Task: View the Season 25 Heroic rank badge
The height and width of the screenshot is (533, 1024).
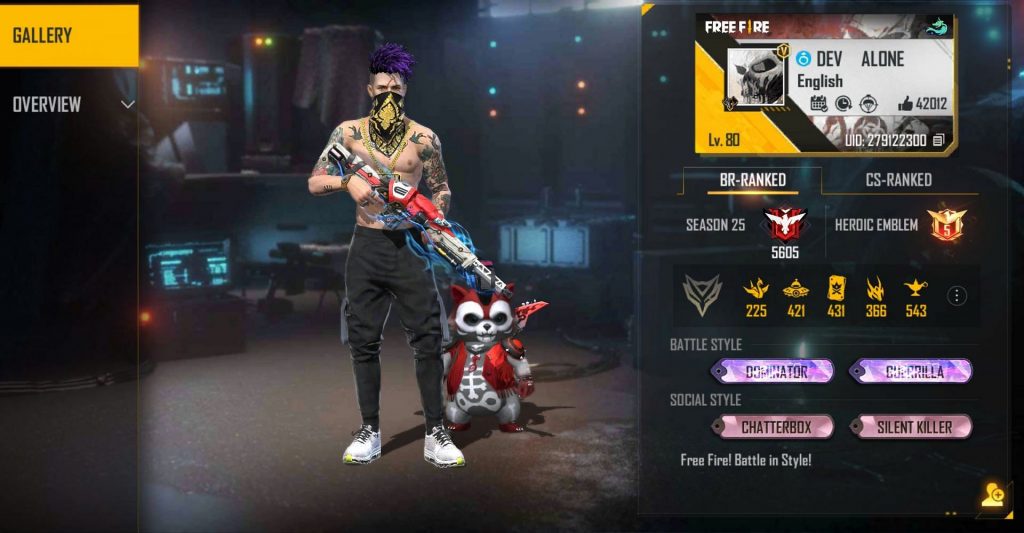Action: (x=784, y=224)
